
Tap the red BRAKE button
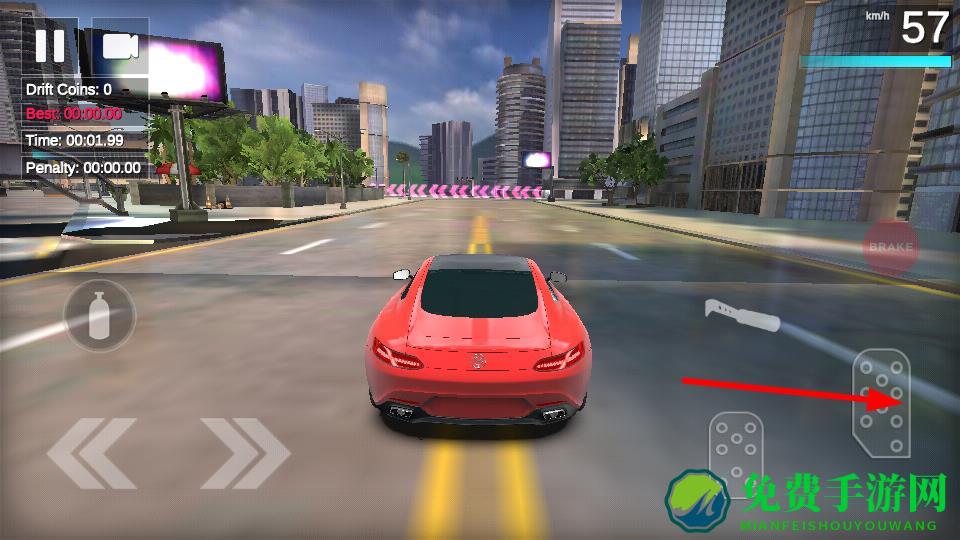(890, 247)
